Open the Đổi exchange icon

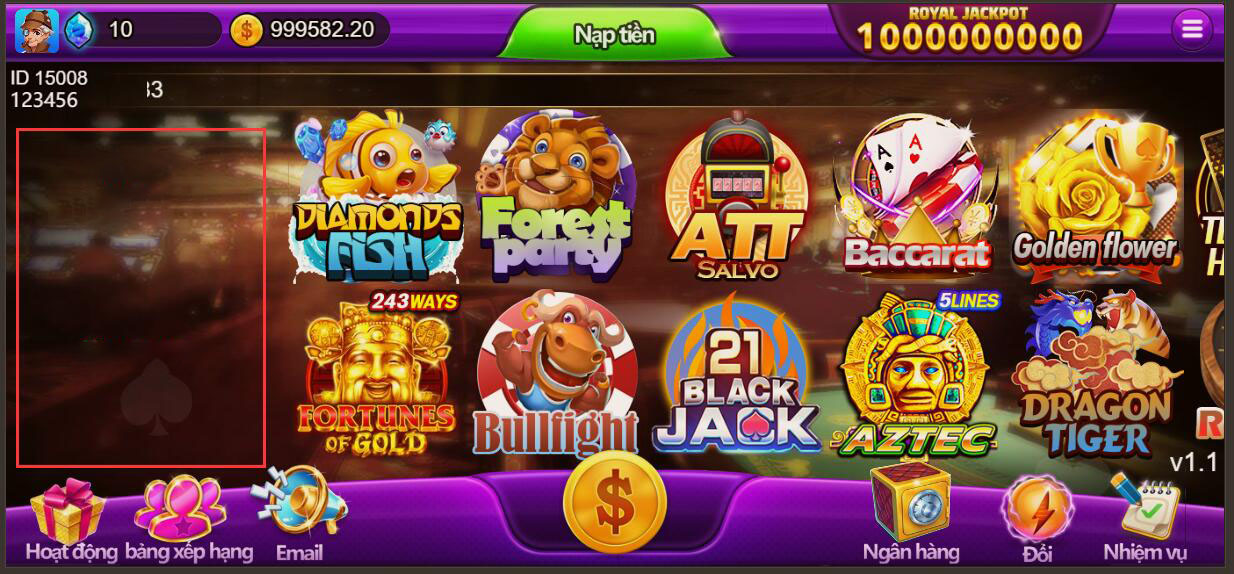coord(1037,507)
